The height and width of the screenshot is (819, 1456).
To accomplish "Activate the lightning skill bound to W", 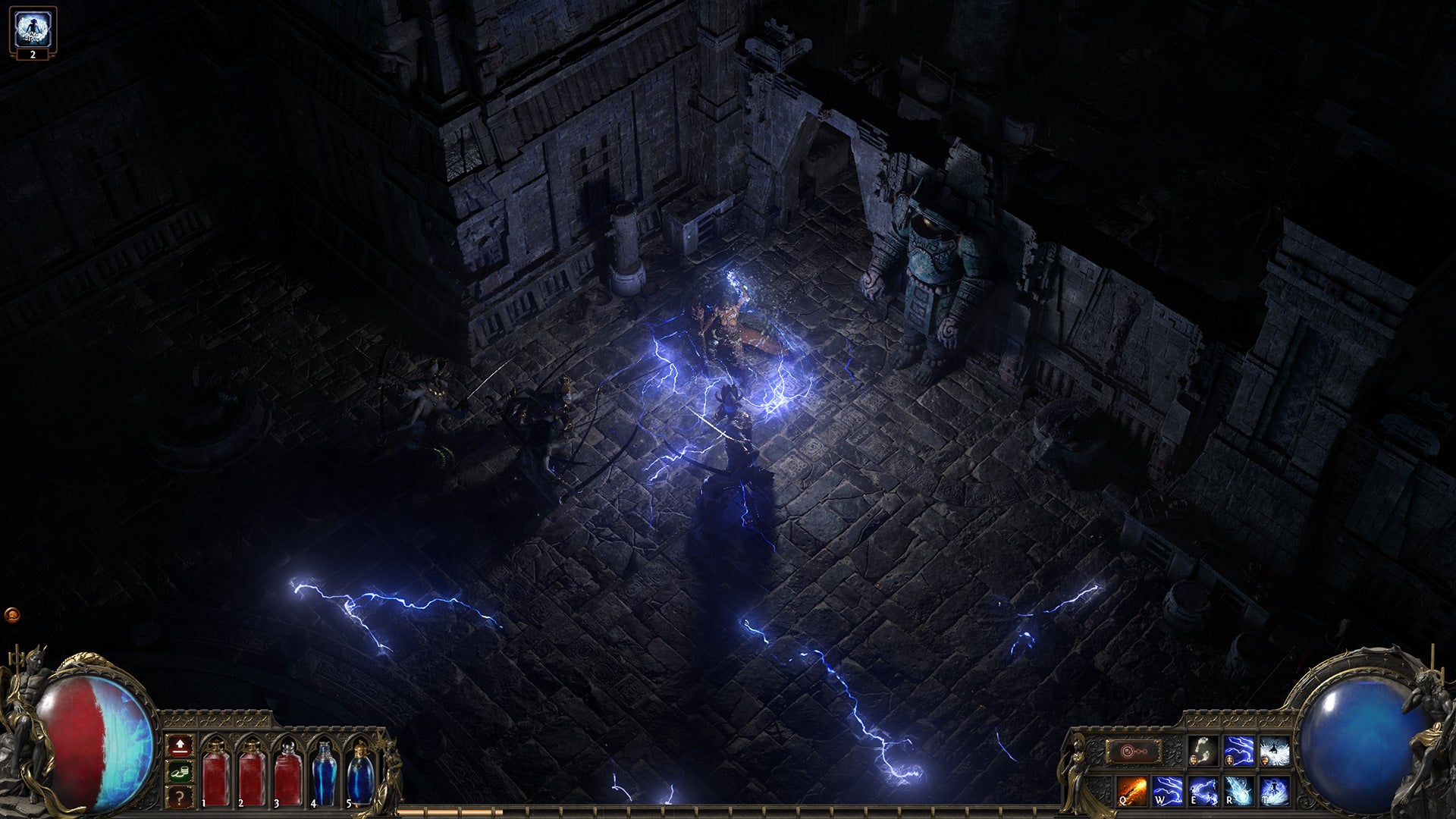I will [x=1169, y=792].
